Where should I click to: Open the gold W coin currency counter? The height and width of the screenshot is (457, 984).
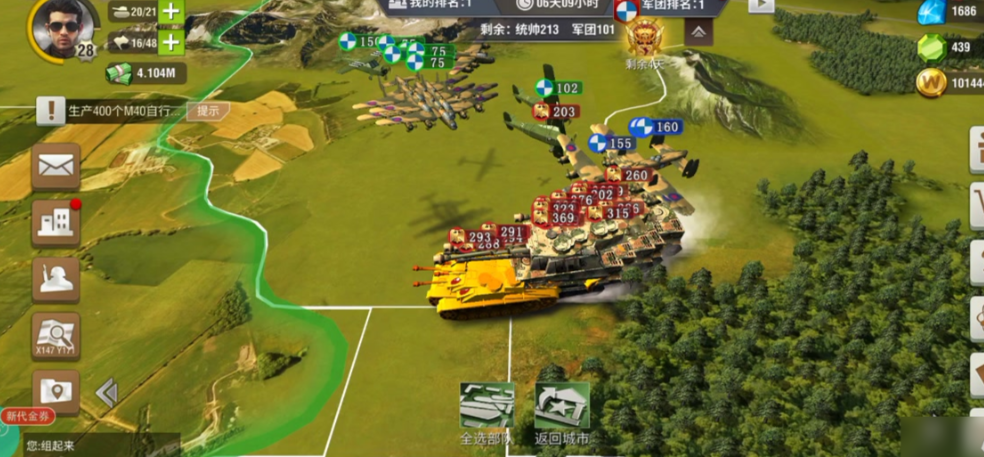click(x=948, y=83)
